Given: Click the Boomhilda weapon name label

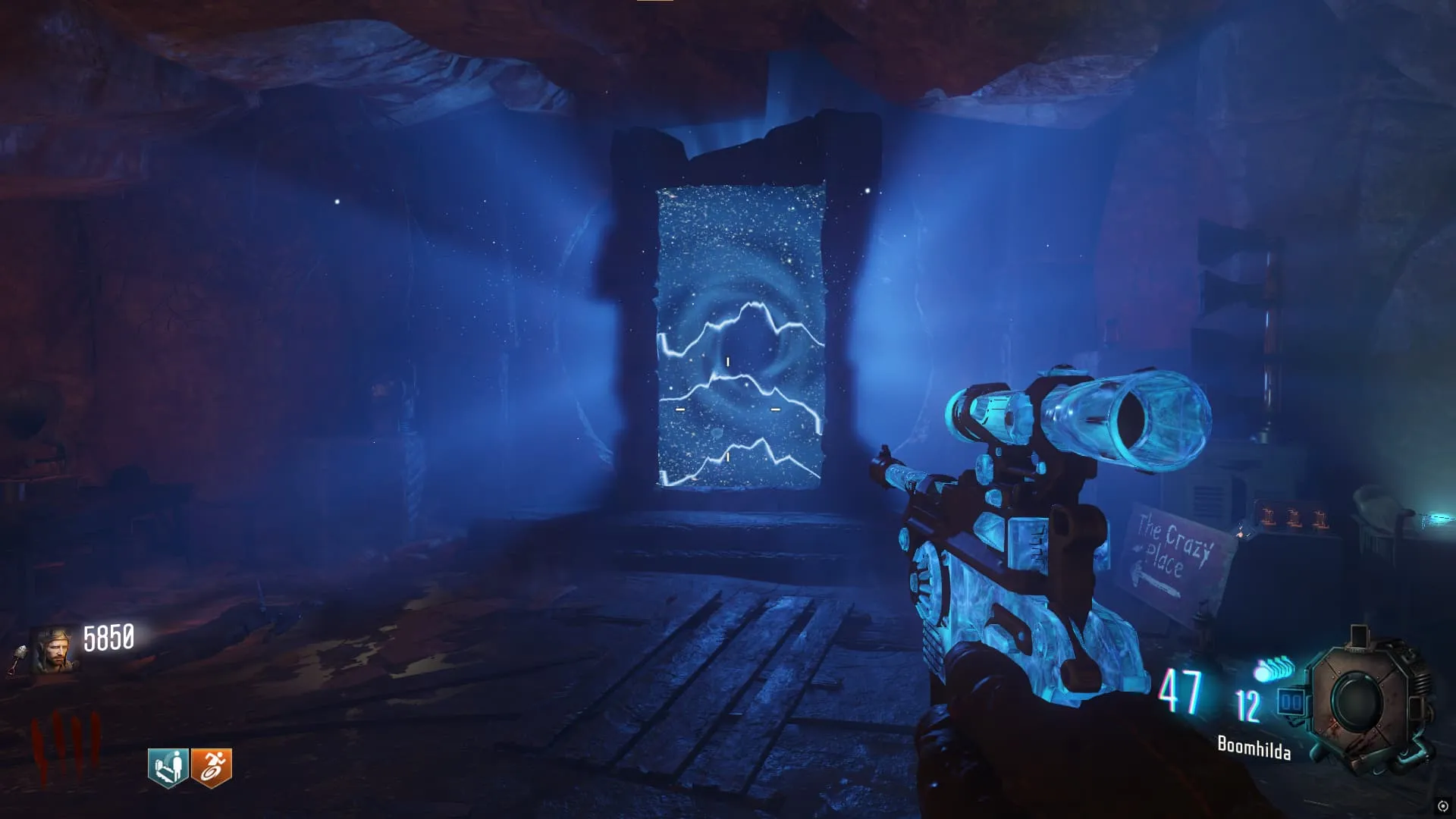Looking at the screenshot, I should (1254, 748).
